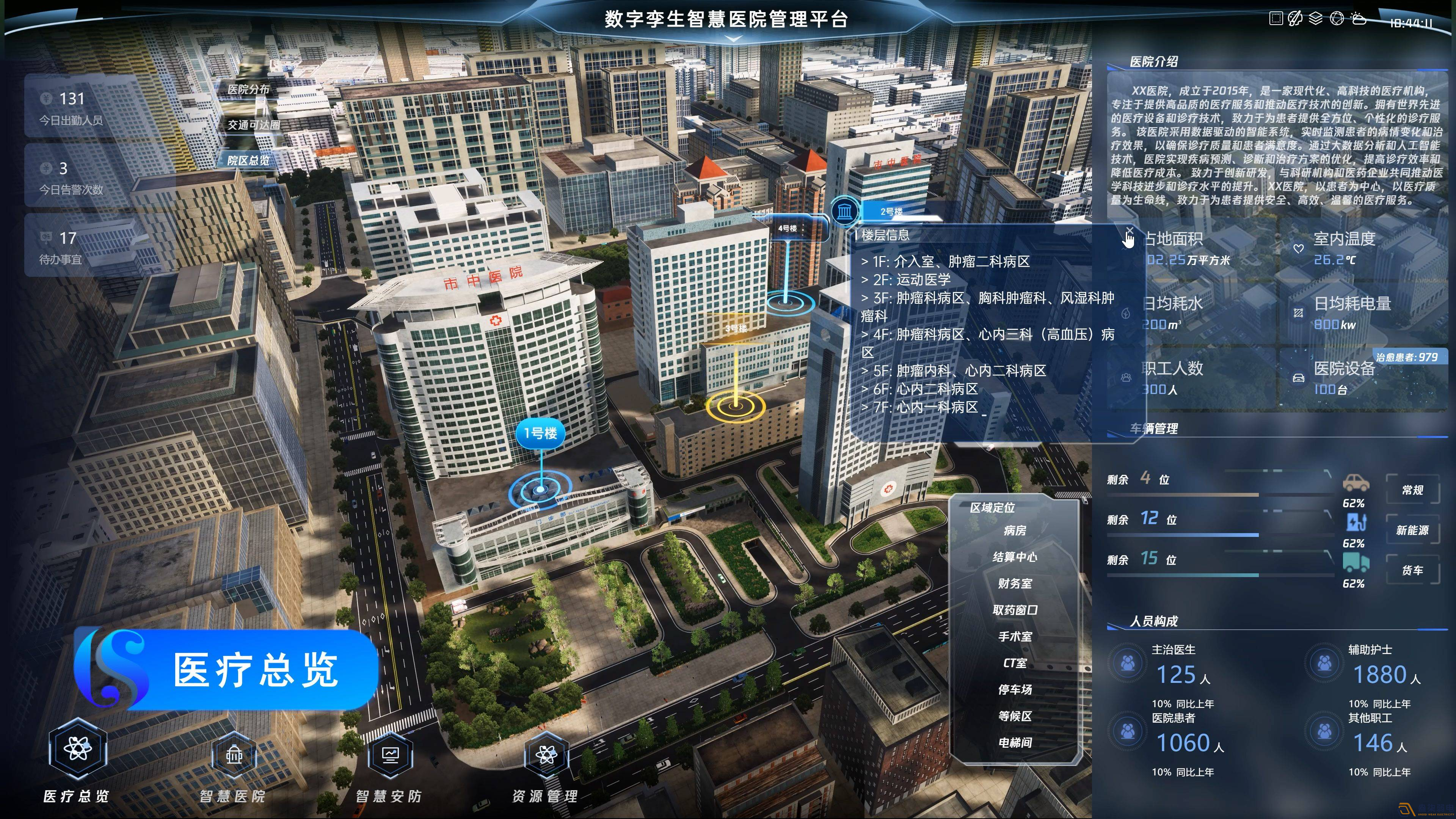Image resolution: width=1456 pixels, height=819 pixels.
Task: Filter vehicles by 新能源
Action: coord(1412,530)
